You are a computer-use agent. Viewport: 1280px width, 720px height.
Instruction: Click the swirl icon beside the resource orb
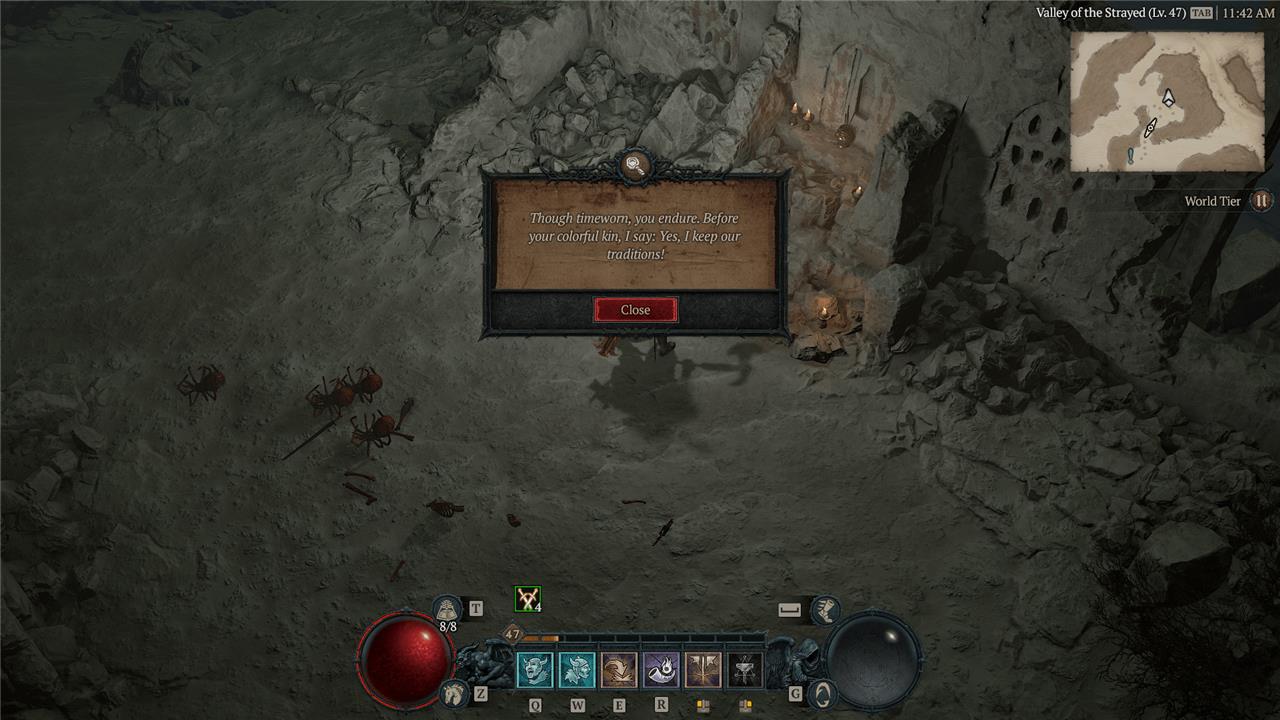coord(821,693)
